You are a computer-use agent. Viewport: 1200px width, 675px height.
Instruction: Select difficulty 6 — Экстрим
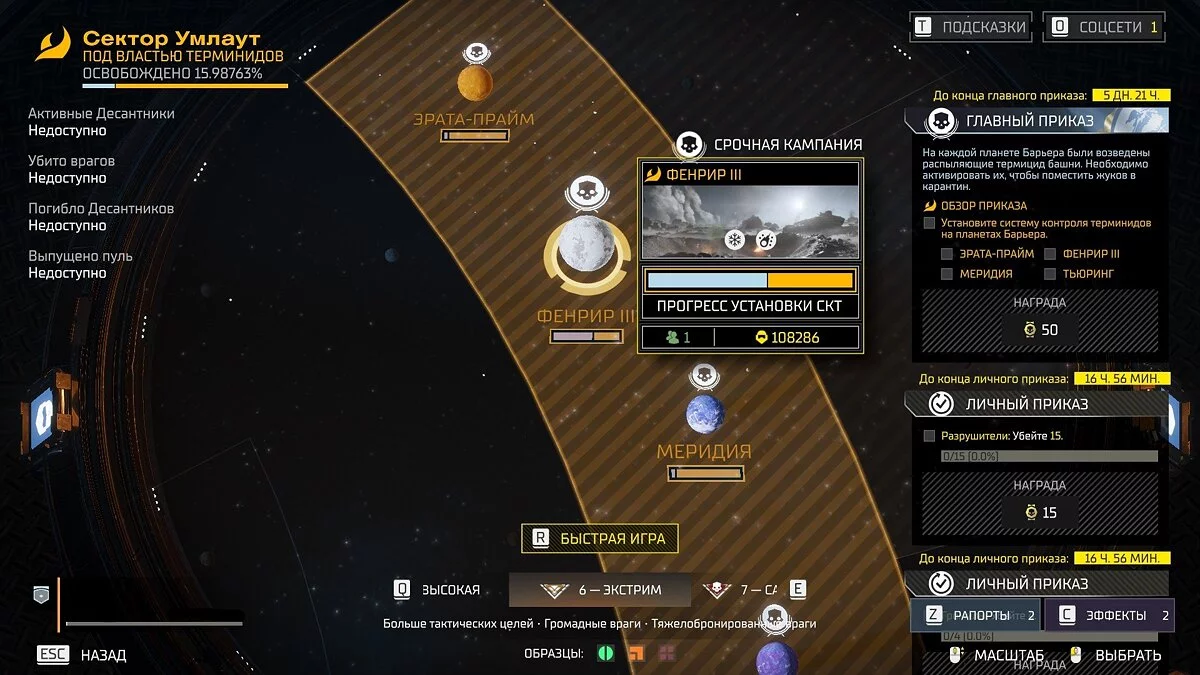tap(600, 590)
